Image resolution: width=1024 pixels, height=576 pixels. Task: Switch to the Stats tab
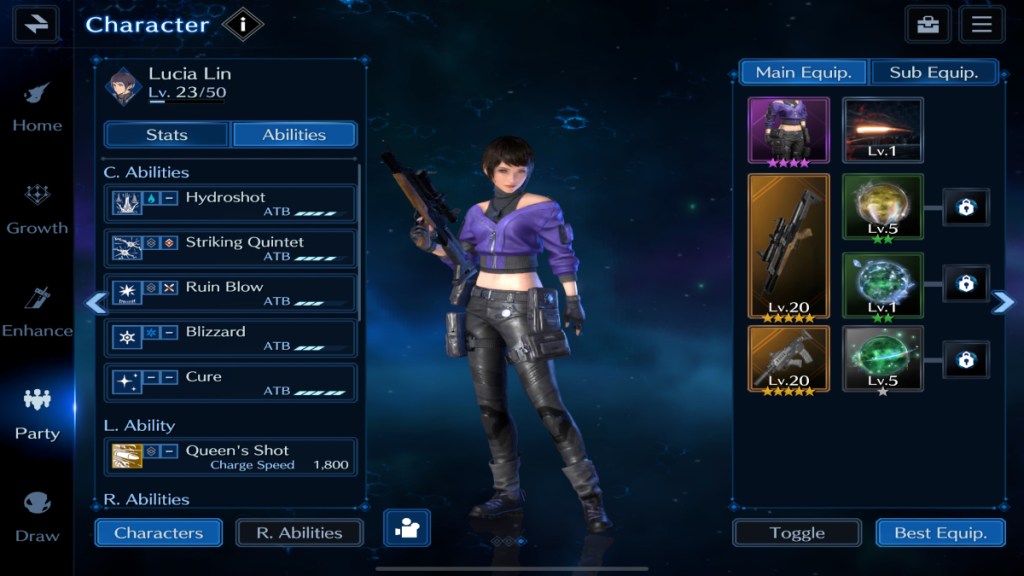coord(167,135)
